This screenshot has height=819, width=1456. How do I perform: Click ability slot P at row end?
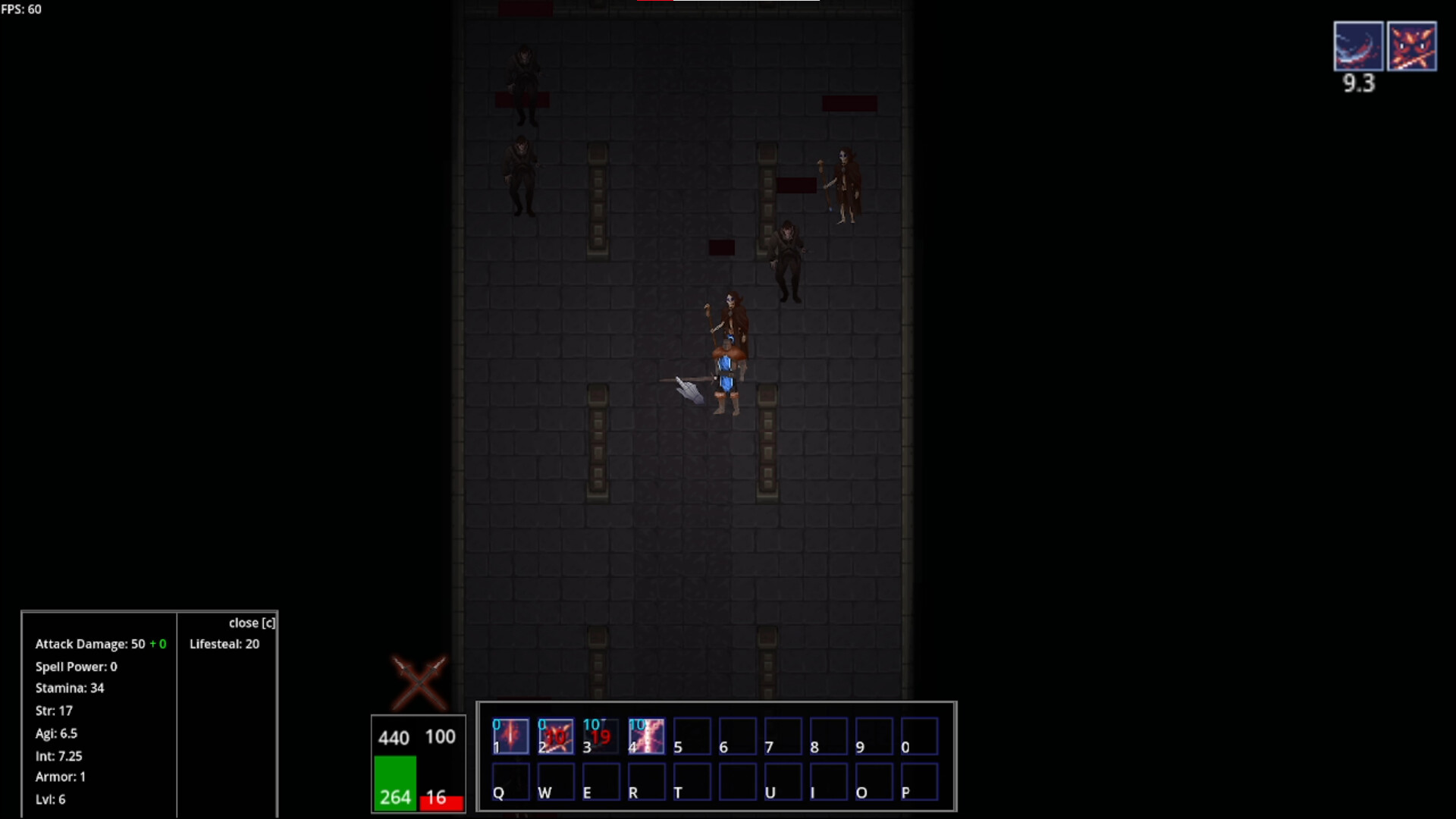pyautogui.click(x=920, y=782)
